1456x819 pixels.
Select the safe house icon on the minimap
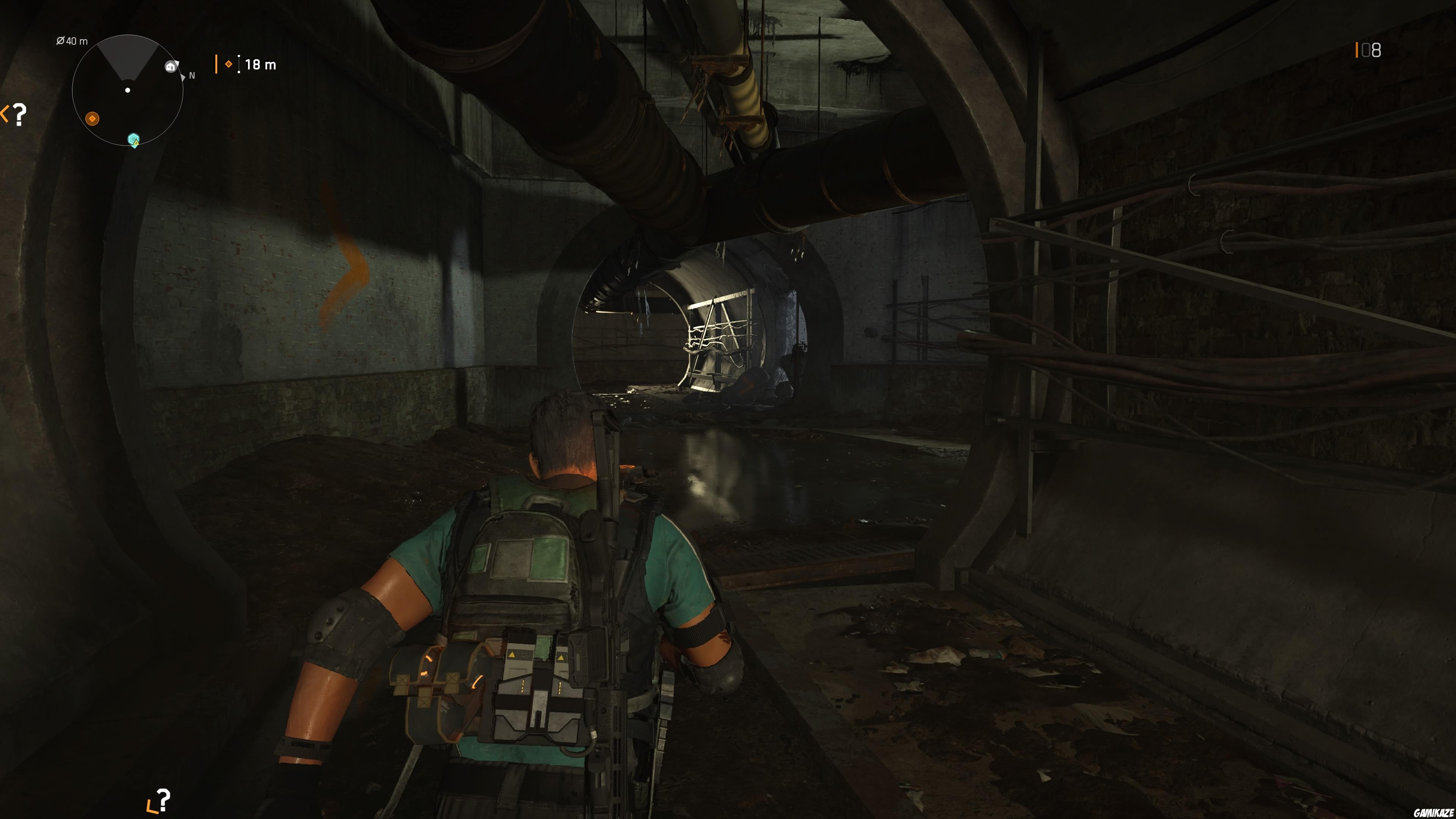171,67
